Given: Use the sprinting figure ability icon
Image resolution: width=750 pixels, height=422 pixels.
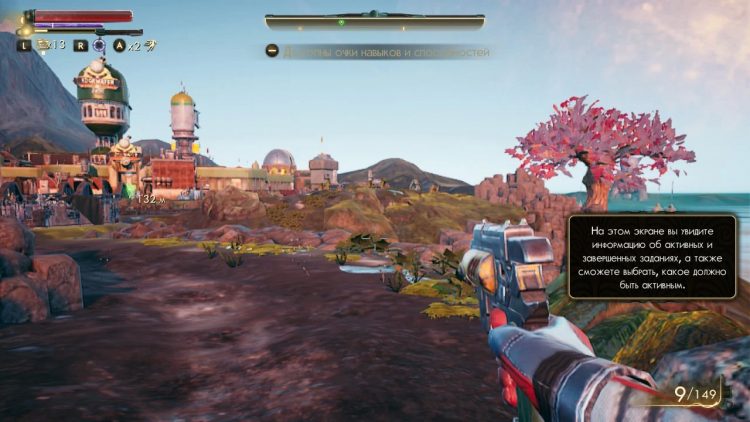Looking at the screenshot, I should pyautogui.click(x=150, y=45).
